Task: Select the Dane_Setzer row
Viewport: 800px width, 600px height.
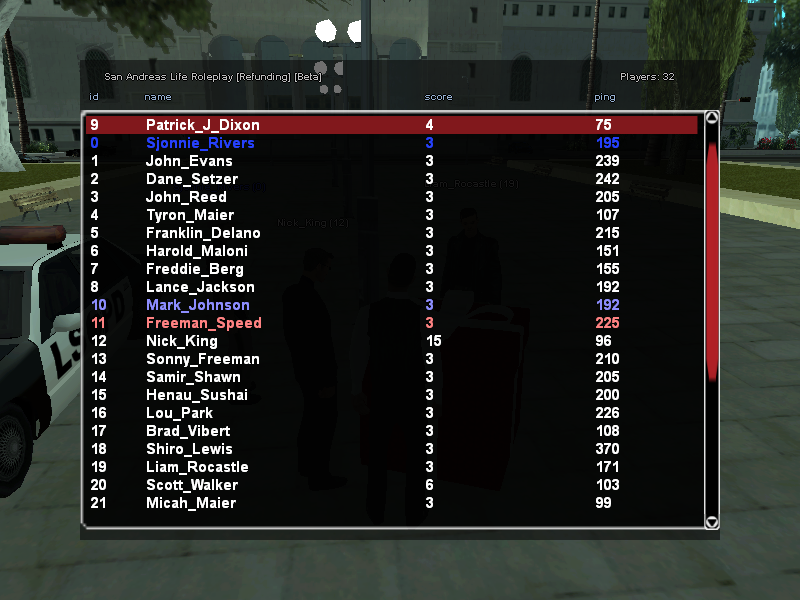Action: point(192,179)
